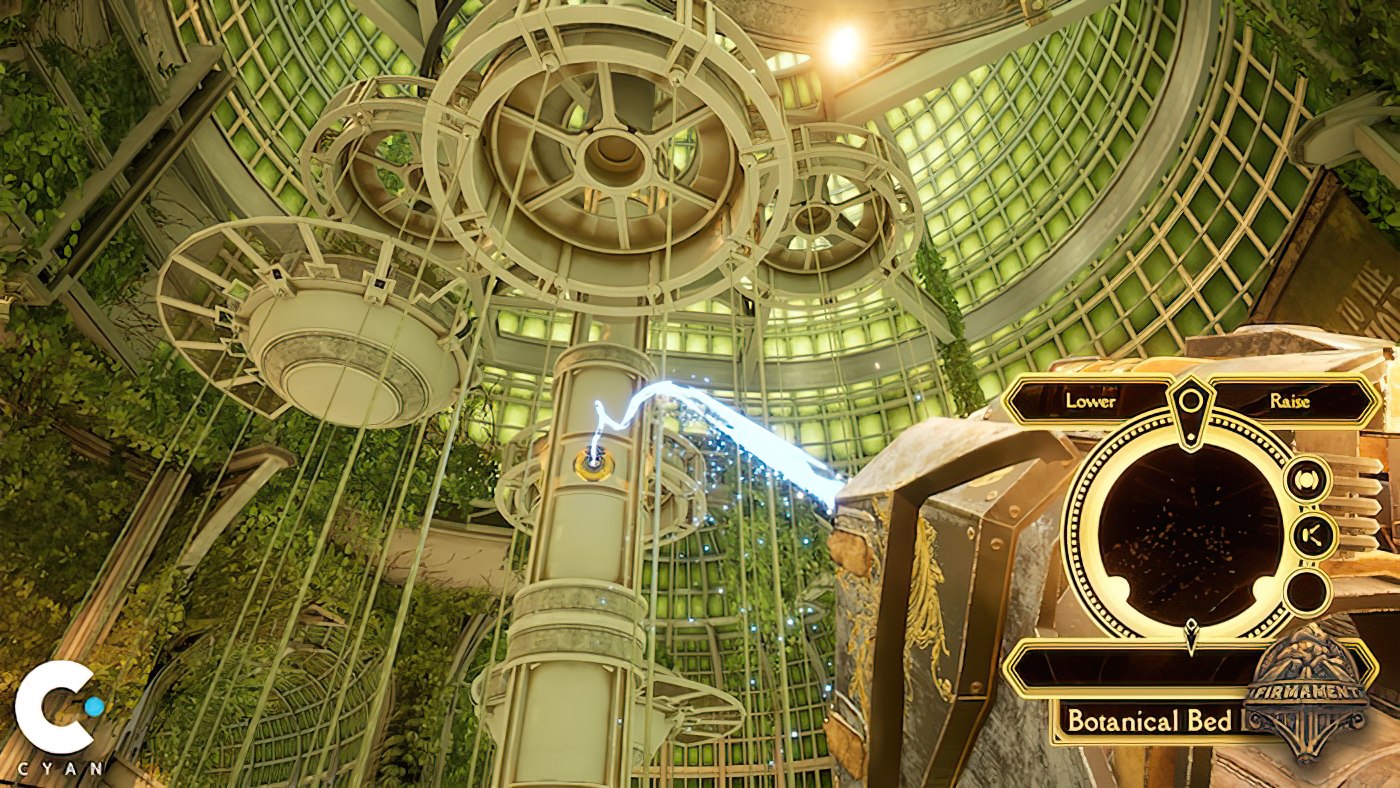Viewport: 1400px width, 788px height.
Task: Click the ring-shaped icon beside the dial
Action: tap(1307, 480)
